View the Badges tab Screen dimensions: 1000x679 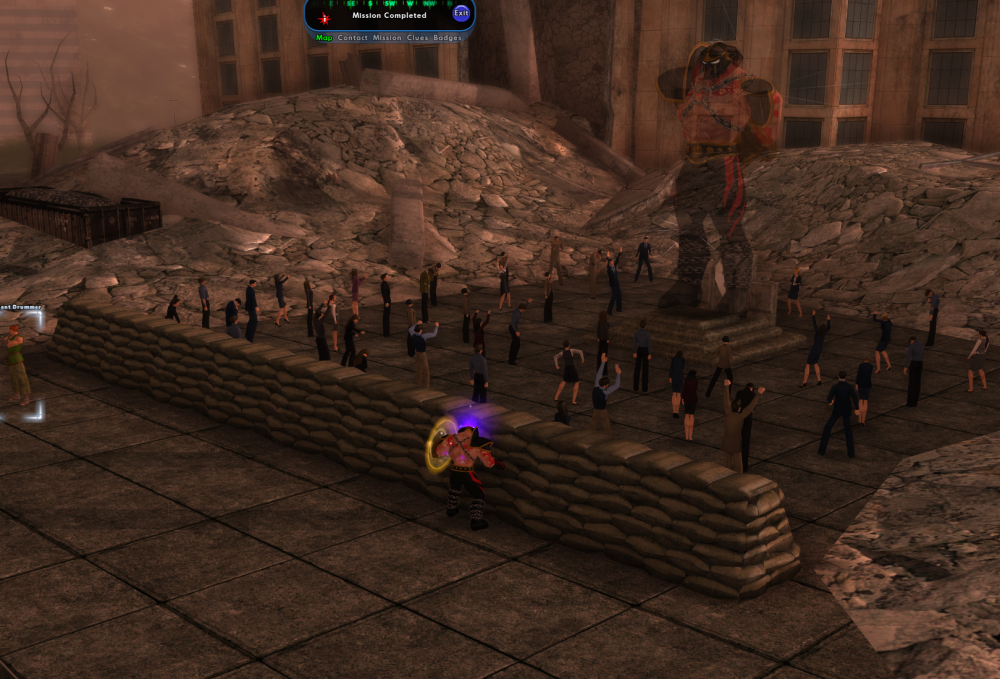point(448,37)
